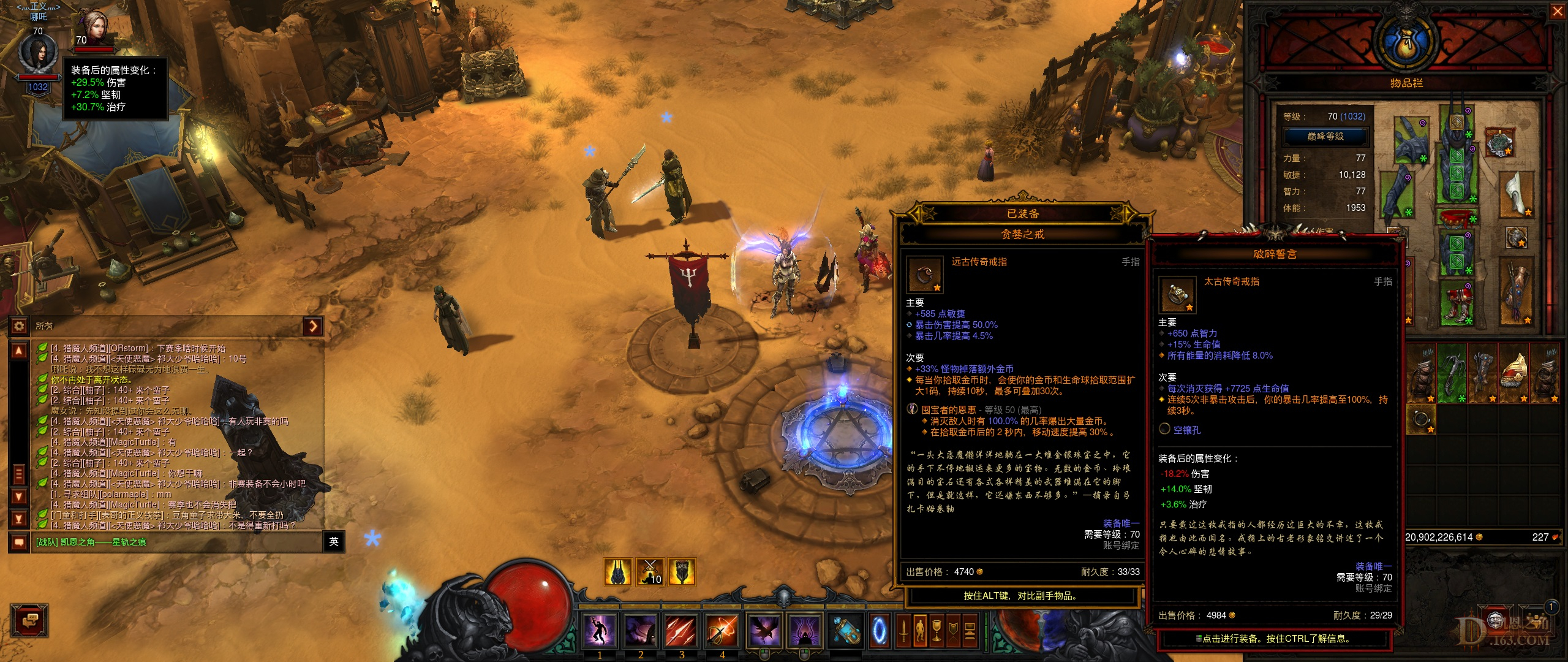Open achievements via the goblet icon

coord(937,630)
